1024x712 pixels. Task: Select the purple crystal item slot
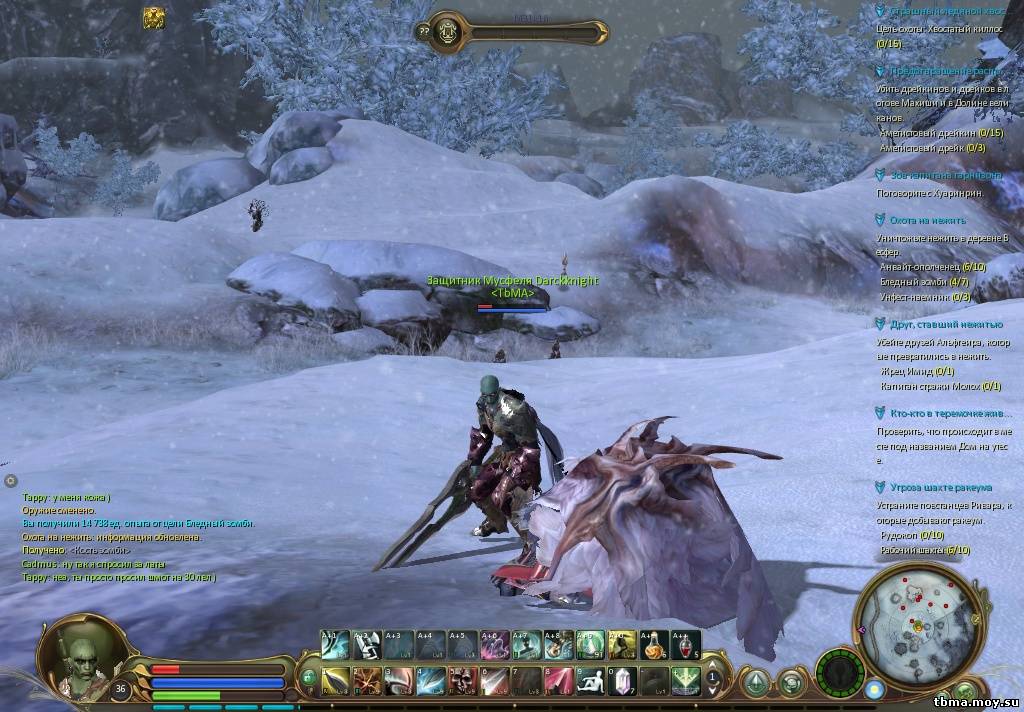pos(624,680)
